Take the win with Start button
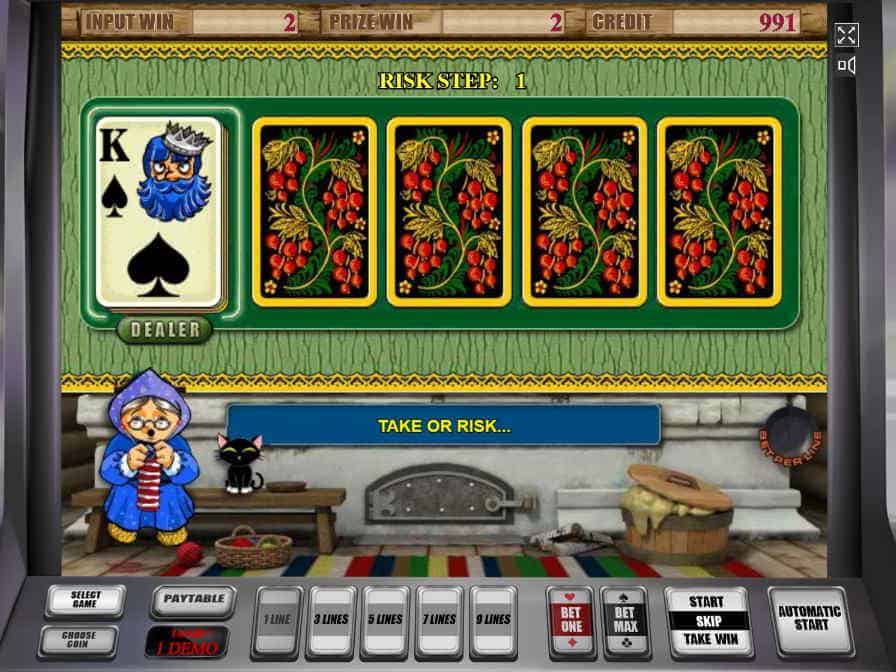The height and width of the screenshot is (672, 896). (707, 620)
